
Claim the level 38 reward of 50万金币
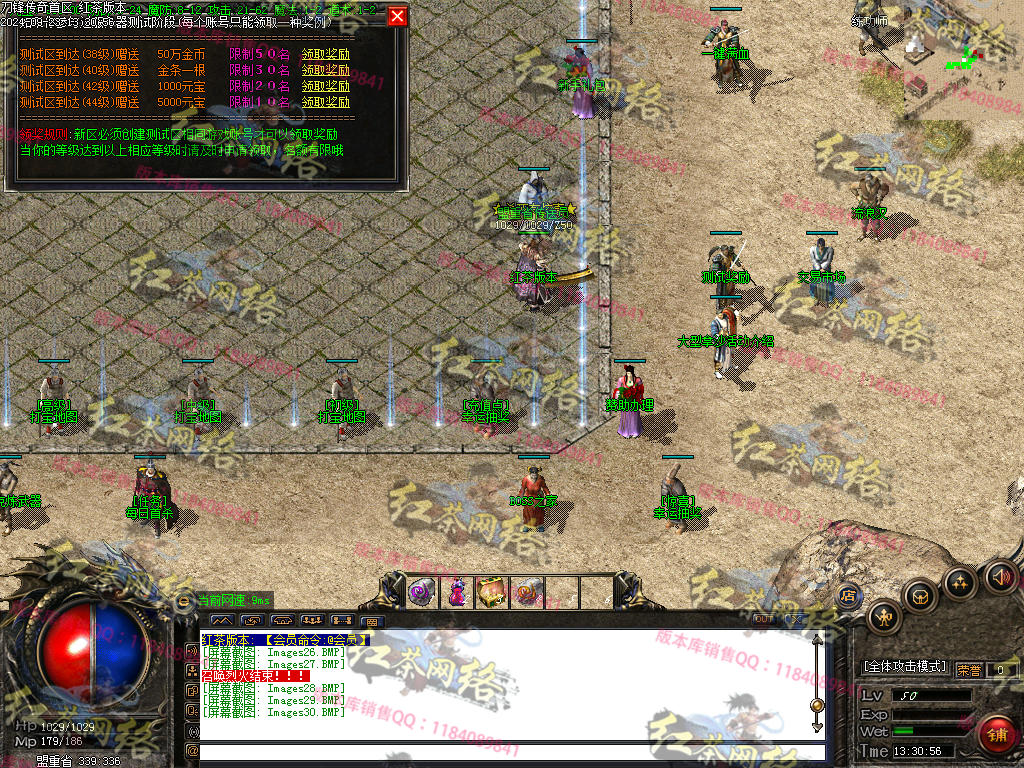click(326, 54)
